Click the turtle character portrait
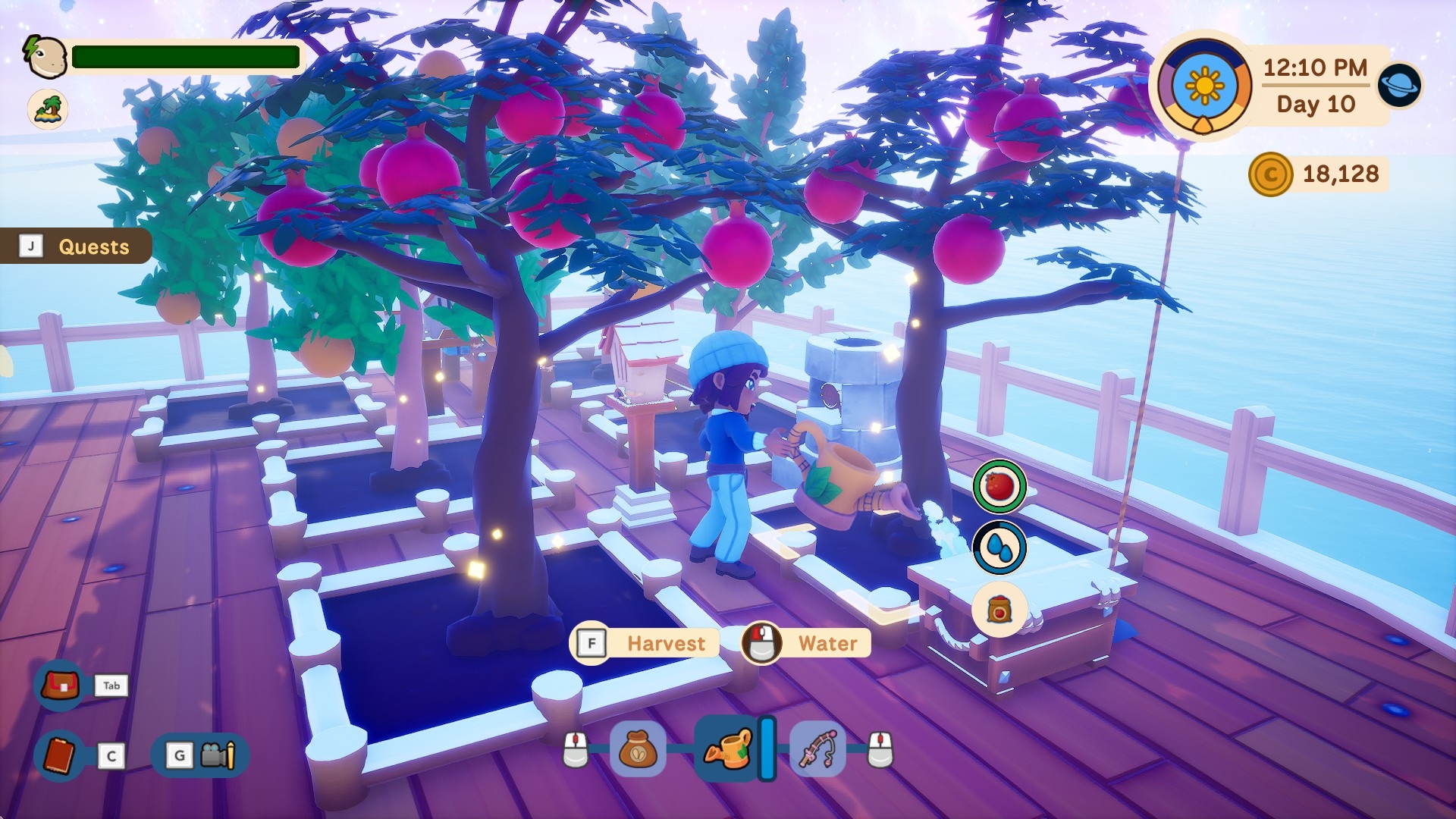This screenshot has width=1456, height=819. pos(46,57)
